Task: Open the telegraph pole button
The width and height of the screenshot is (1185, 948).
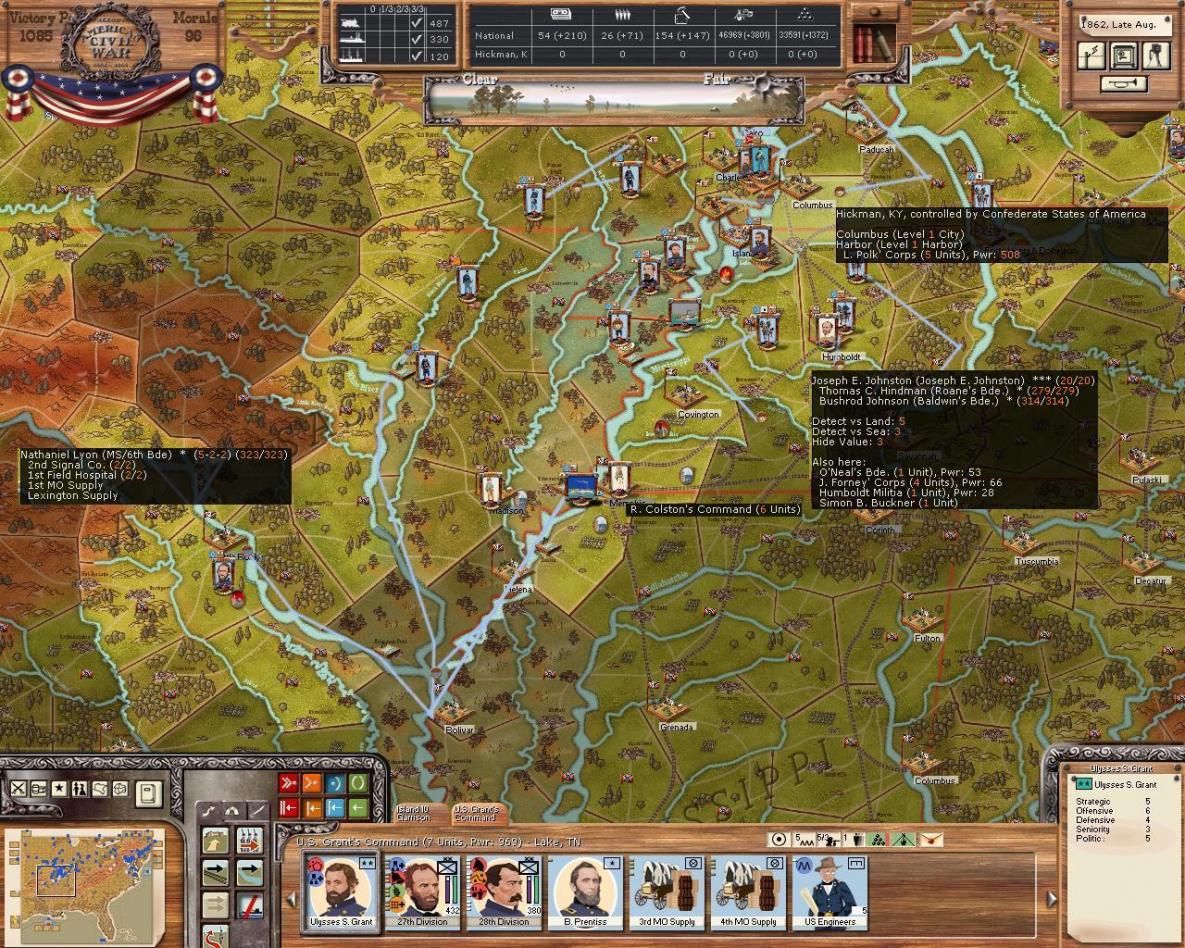Action: [x=1091, y=56]
